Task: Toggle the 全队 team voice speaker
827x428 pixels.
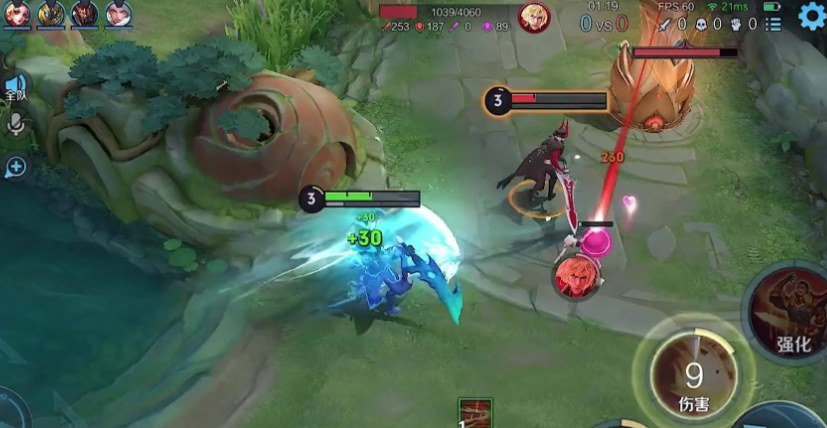Action: (x=15, y=86)
